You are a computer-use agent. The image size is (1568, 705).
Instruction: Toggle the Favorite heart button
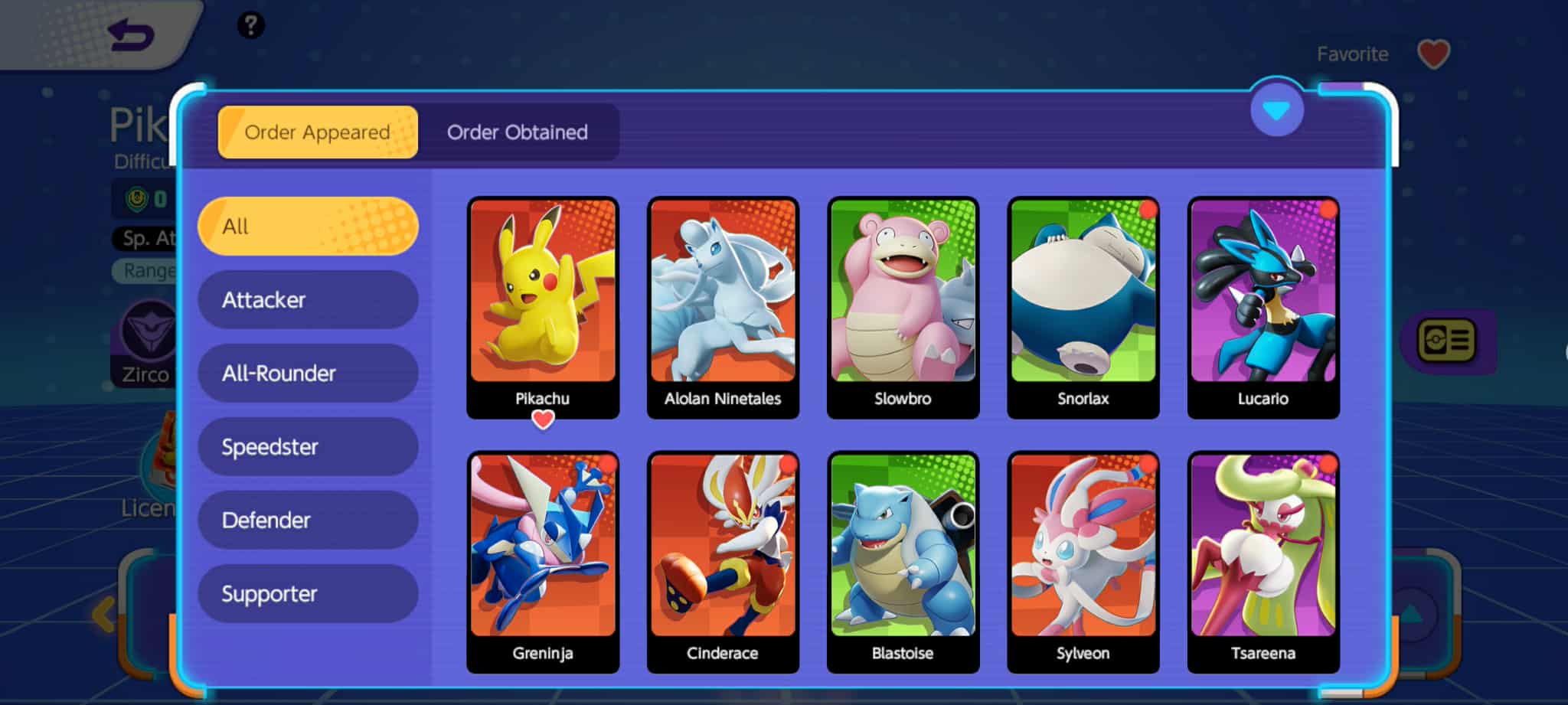tap(1433, 54)
